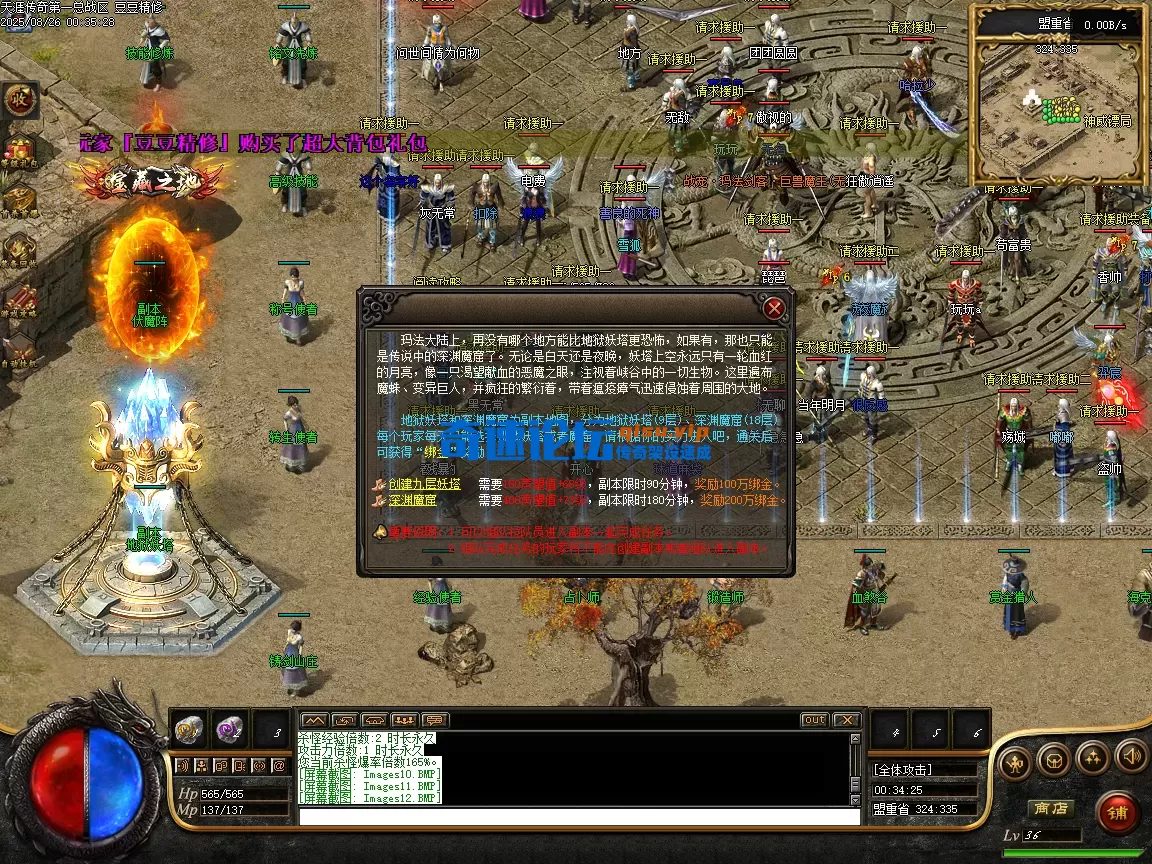
Task: Open the chat speech-bubble tab
Action: [x=435, y=720]
